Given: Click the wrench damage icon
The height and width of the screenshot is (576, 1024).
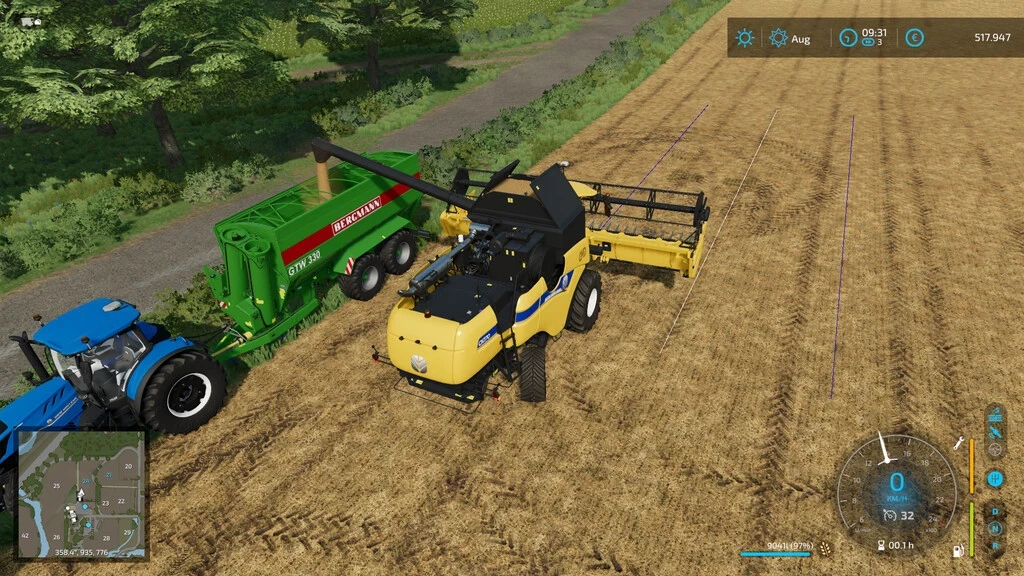Looking at the screenshot, I should tap(959, 443).
